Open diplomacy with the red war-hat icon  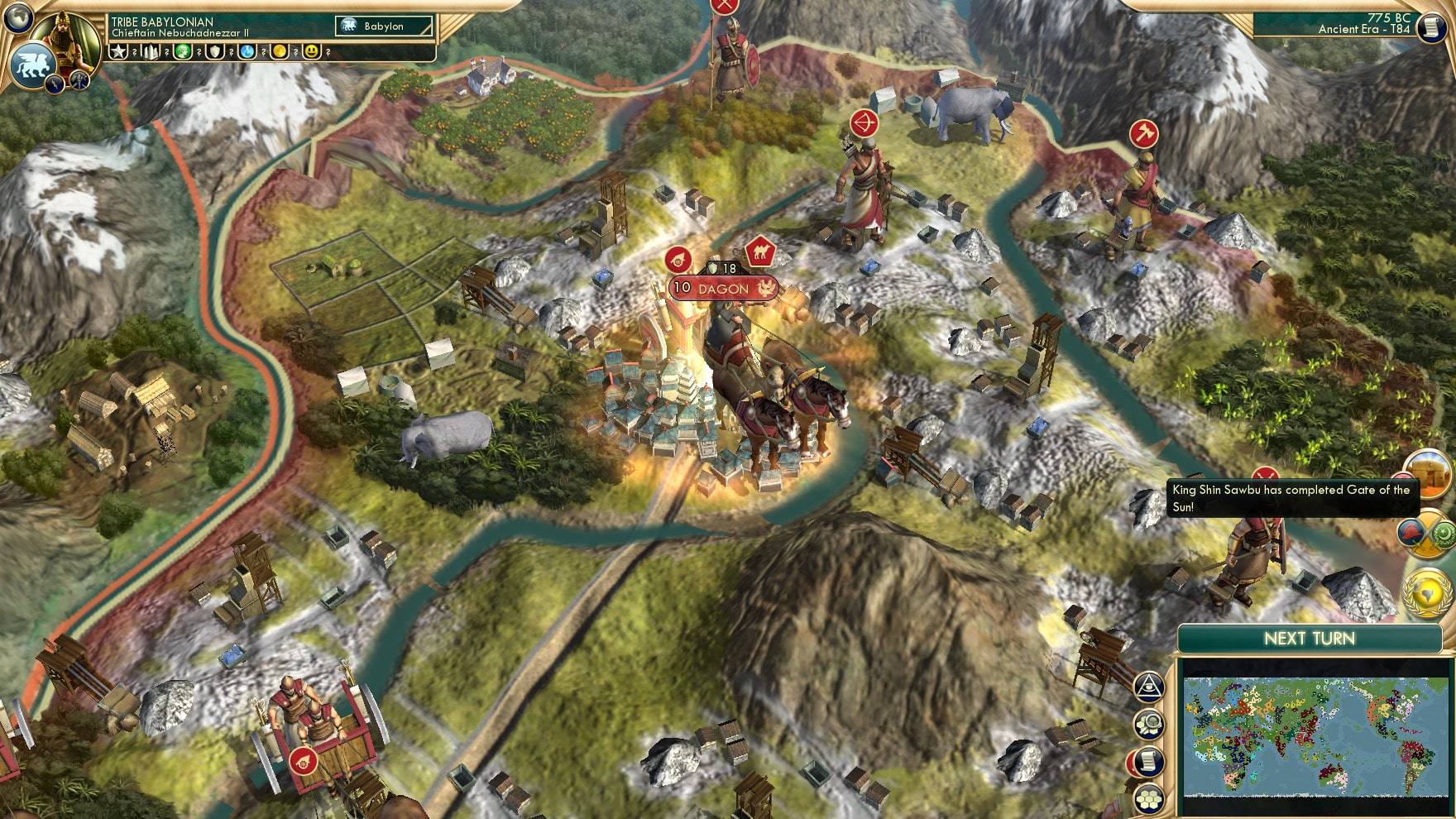1410,534
